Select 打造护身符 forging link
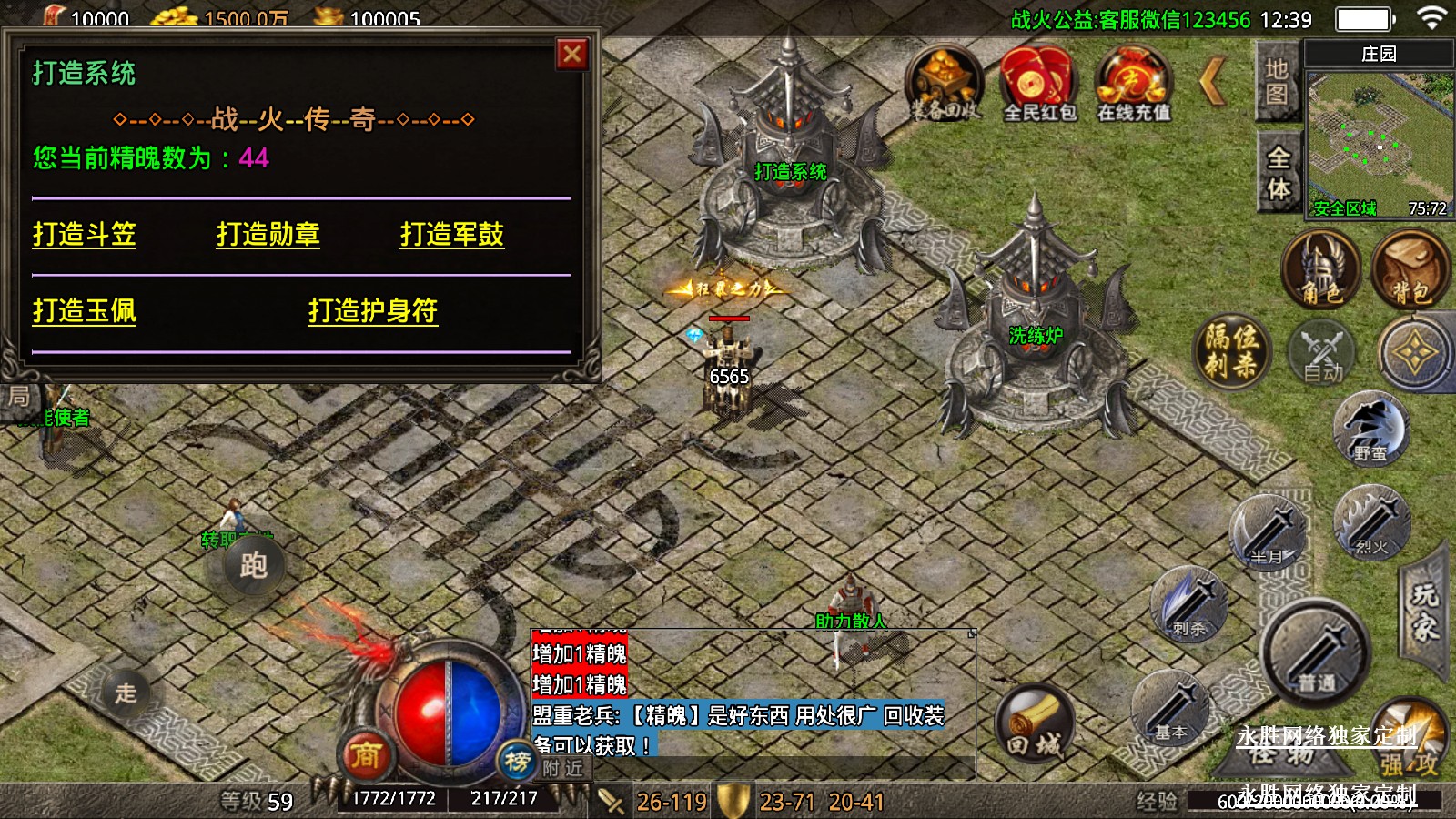Viewport: 1456px width, 819px height. coord(373,311)
